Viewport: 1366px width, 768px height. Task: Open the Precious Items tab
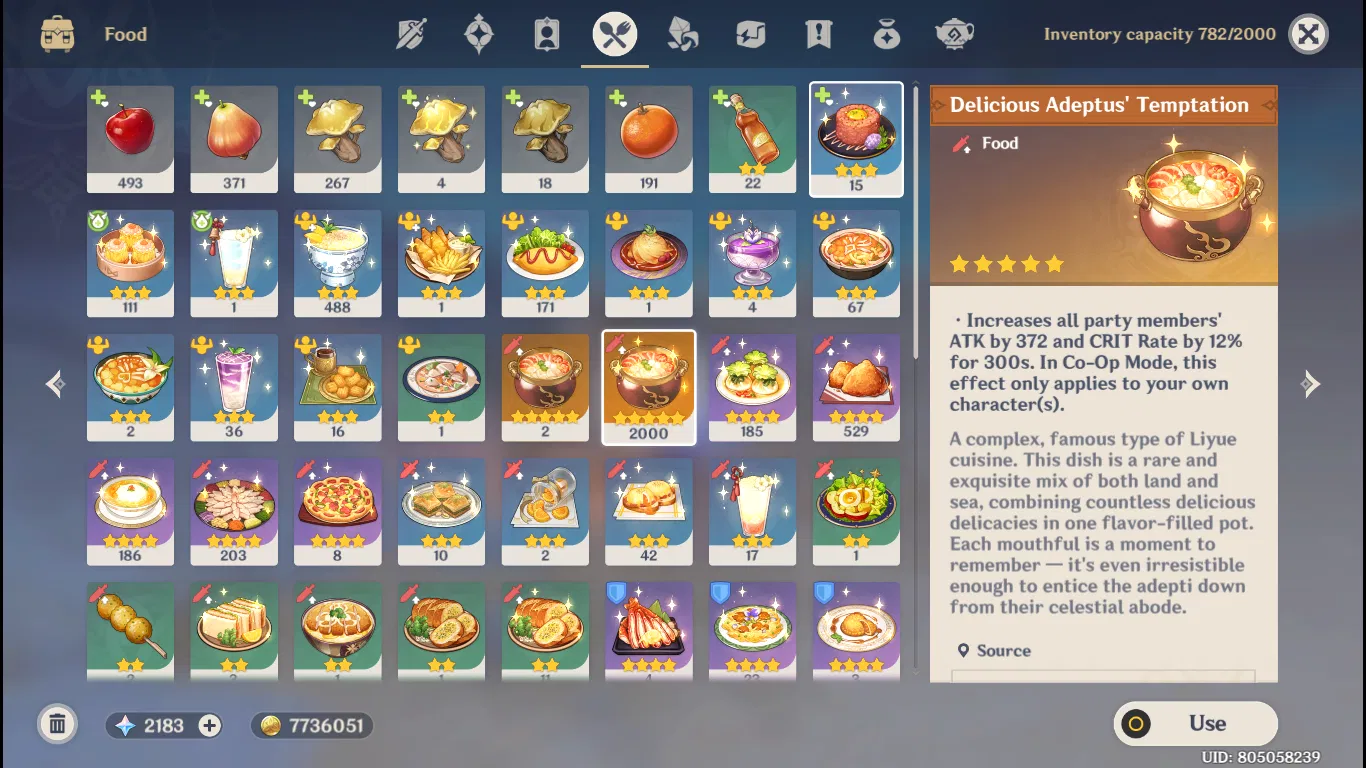886,33
